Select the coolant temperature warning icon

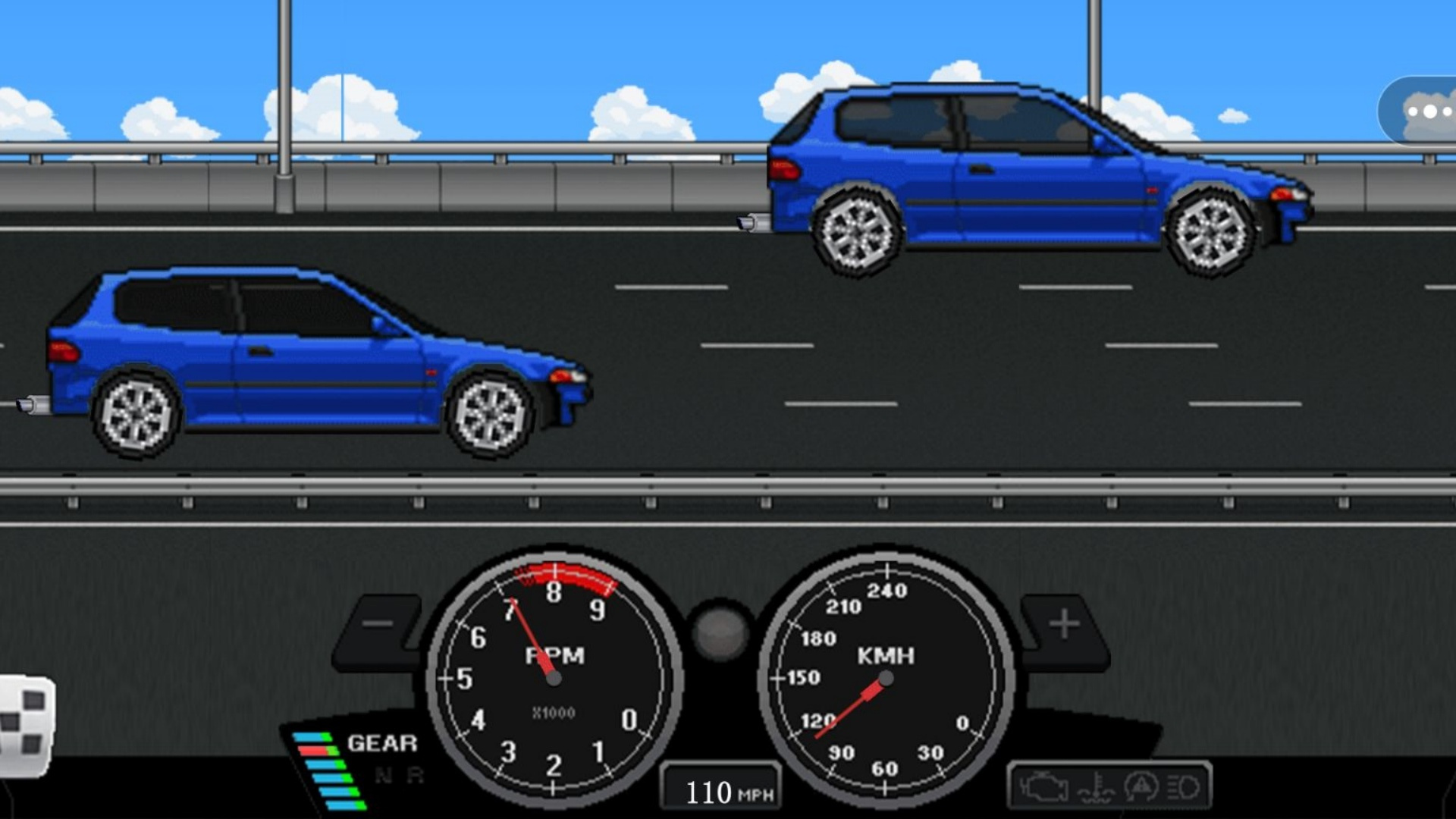click(x=1096, y=789)
